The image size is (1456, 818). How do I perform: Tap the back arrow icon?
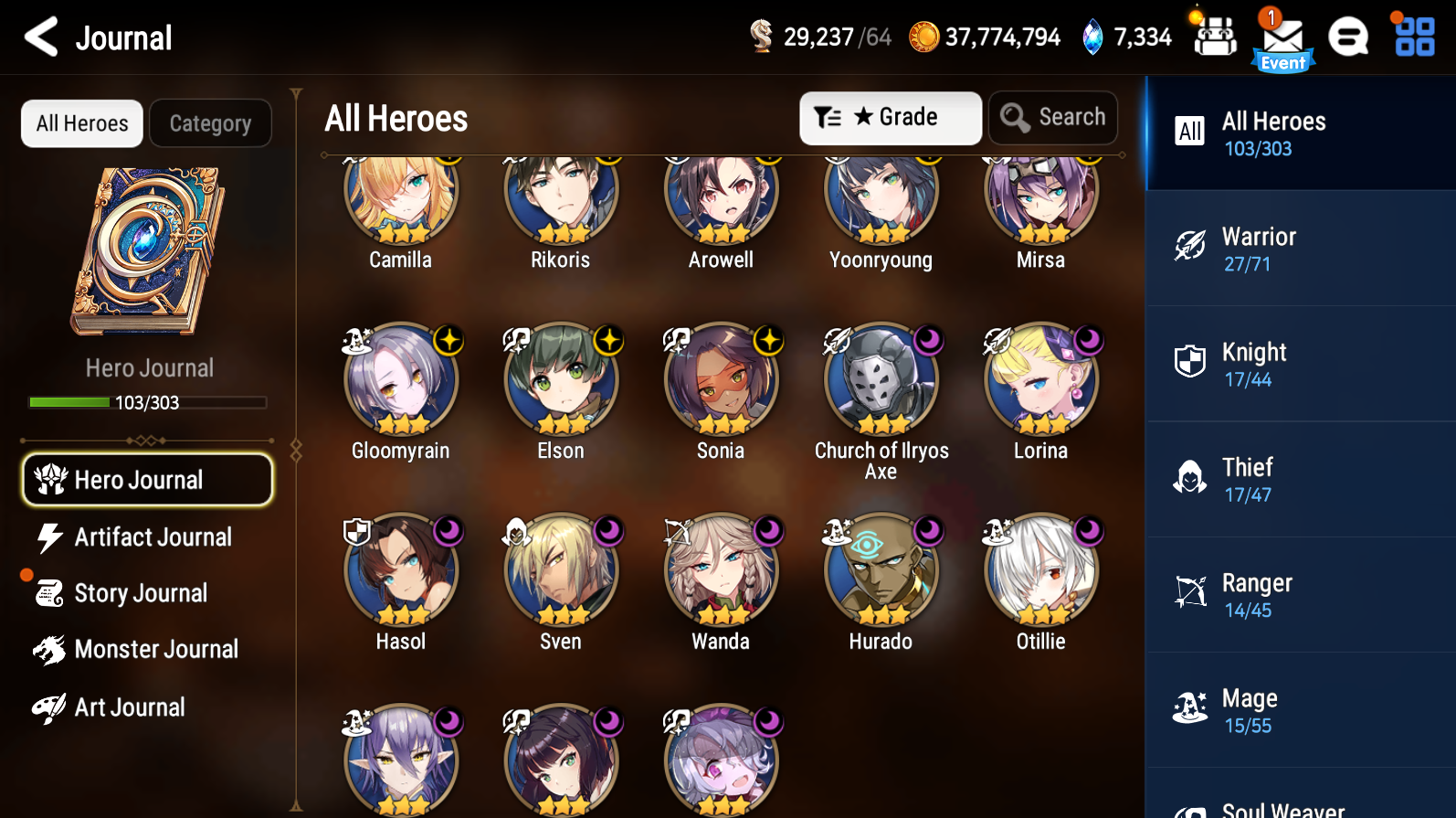pyautogui.click(x=39, y=37)
